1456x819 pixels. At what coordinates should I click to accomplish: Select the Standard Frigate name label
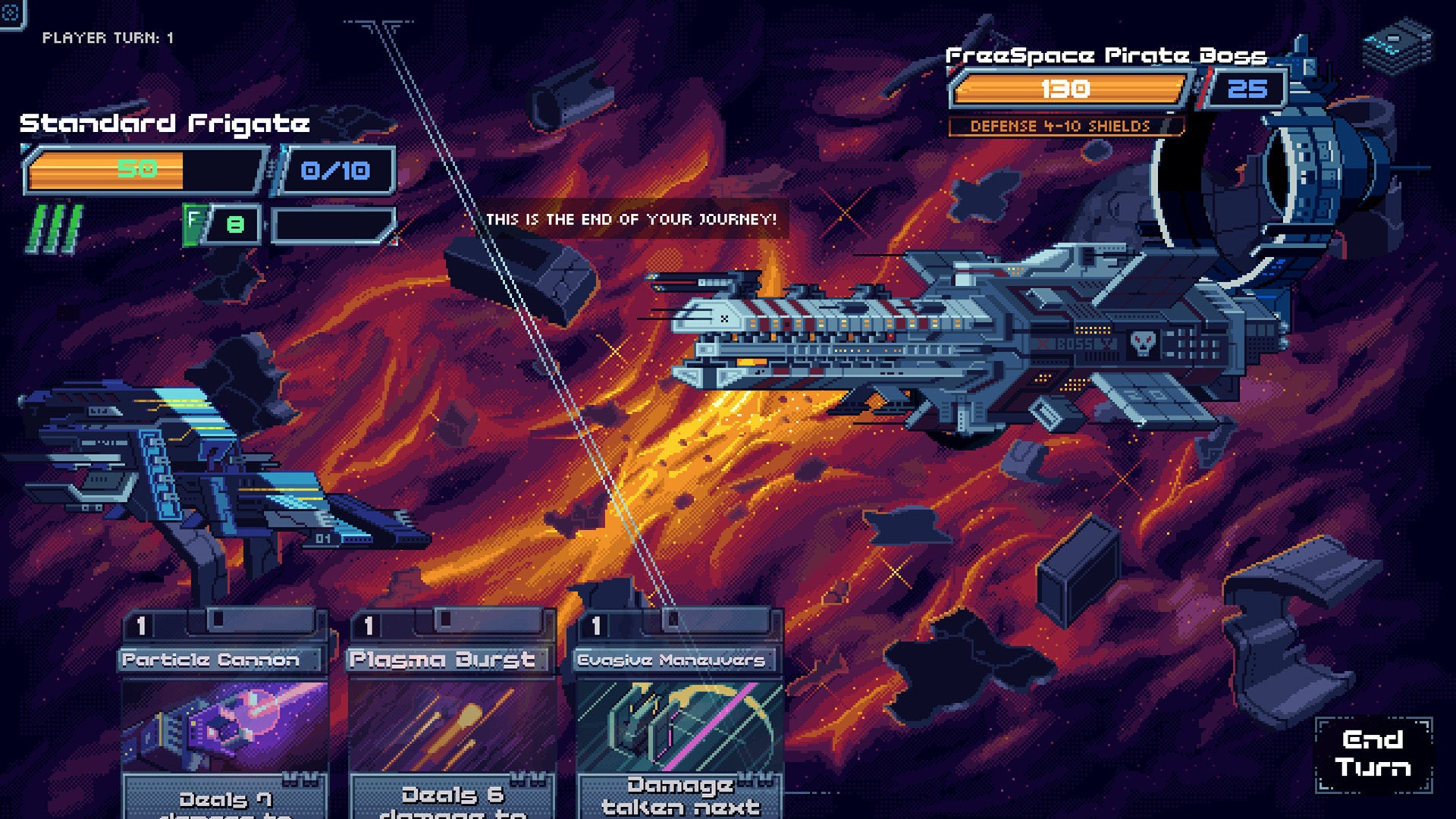tap(165, 123)
